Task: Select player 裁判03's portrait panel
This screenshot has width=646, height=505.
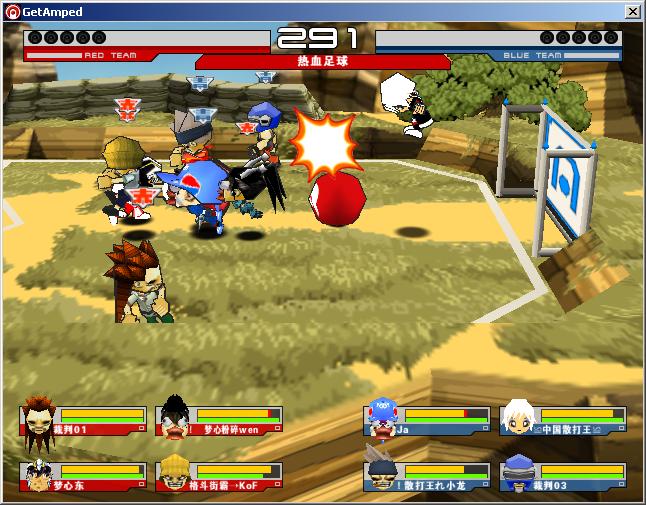Action: 563,475
